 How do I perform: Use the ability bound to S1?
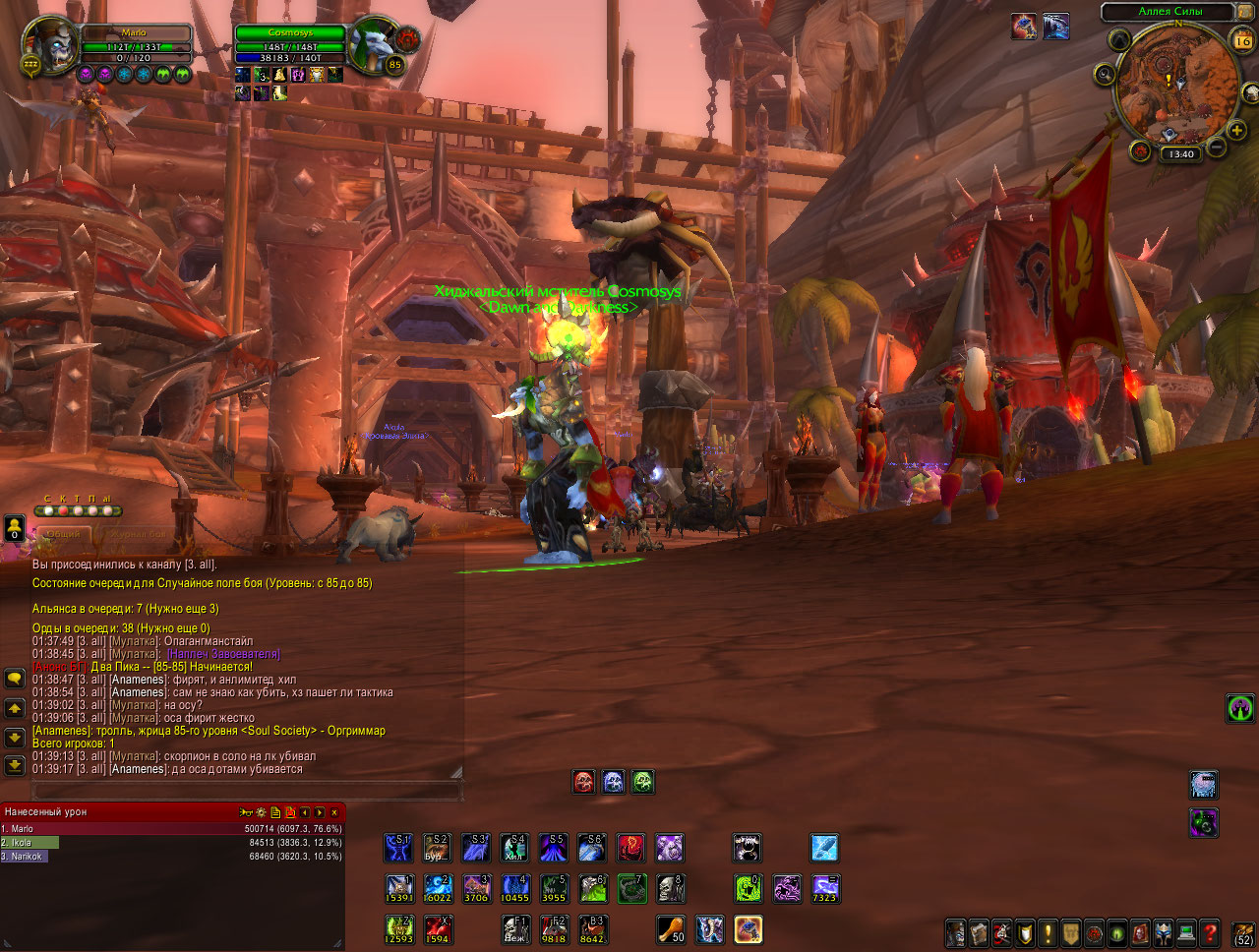click(x=399, y=848)
